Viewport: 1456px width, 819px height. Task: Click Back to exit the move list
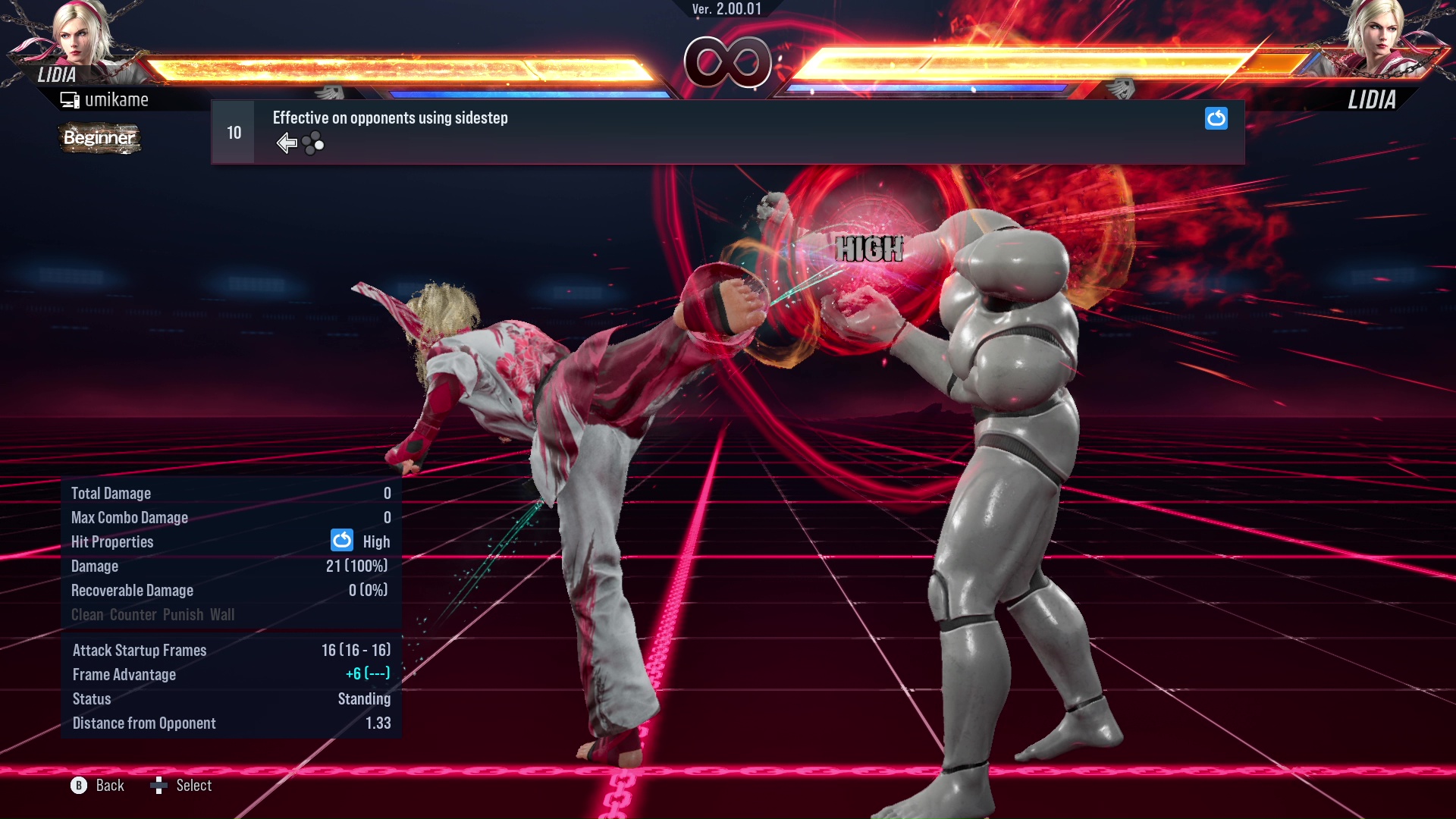(108, 786)
